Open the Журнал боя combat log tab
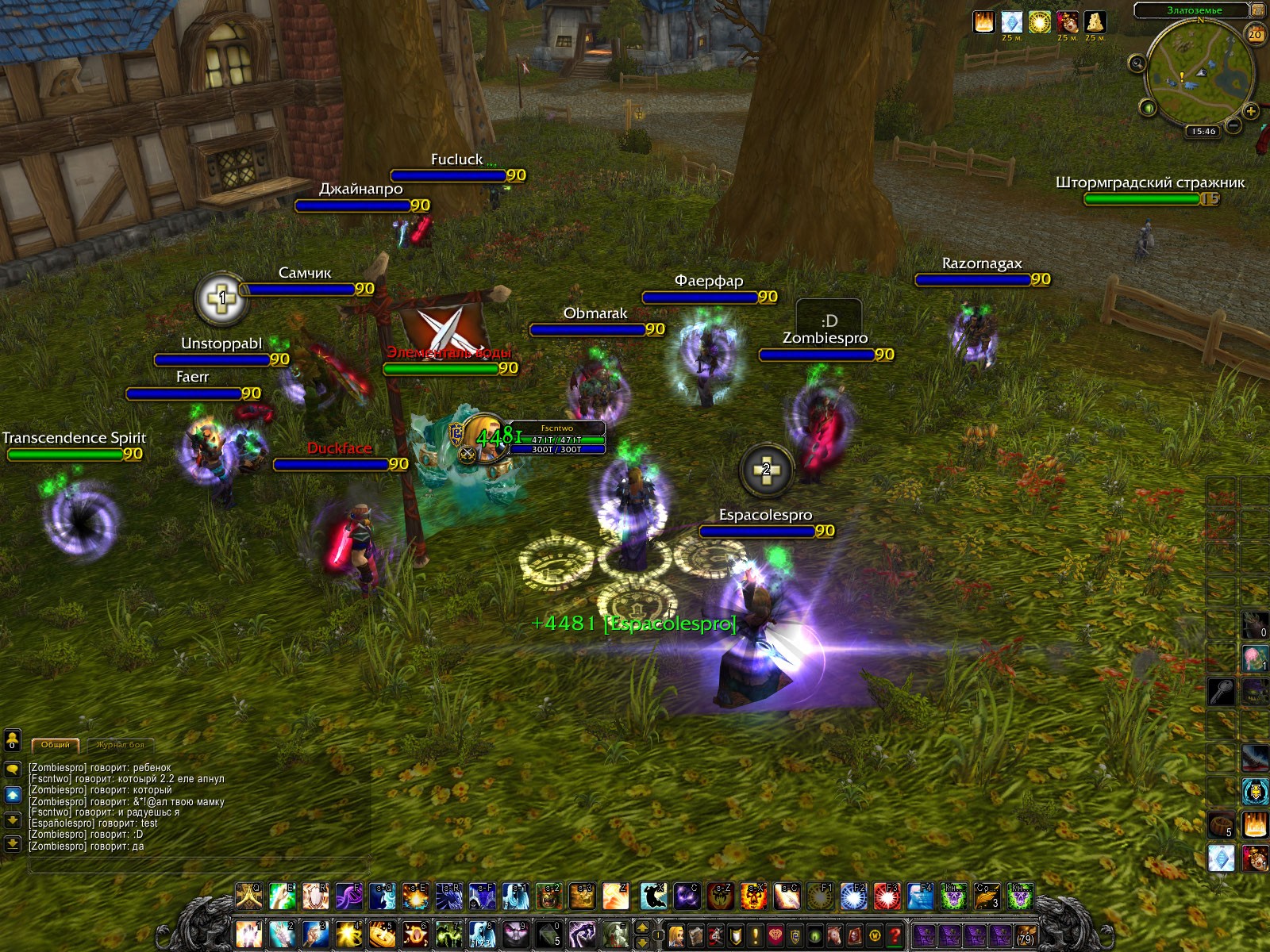 [x=121, y=745]
